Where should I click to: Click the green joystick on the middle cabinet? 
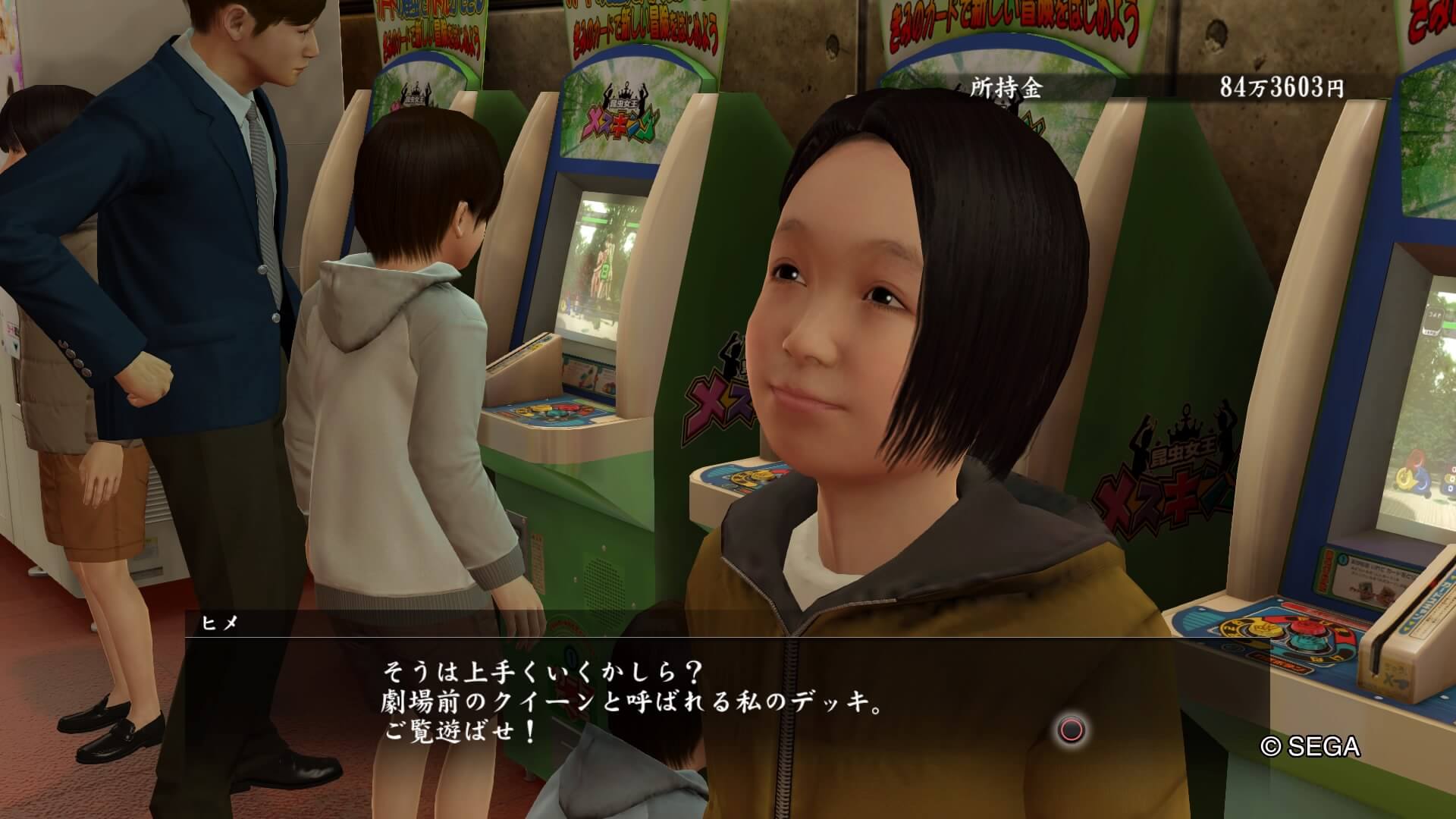[558, 415]
